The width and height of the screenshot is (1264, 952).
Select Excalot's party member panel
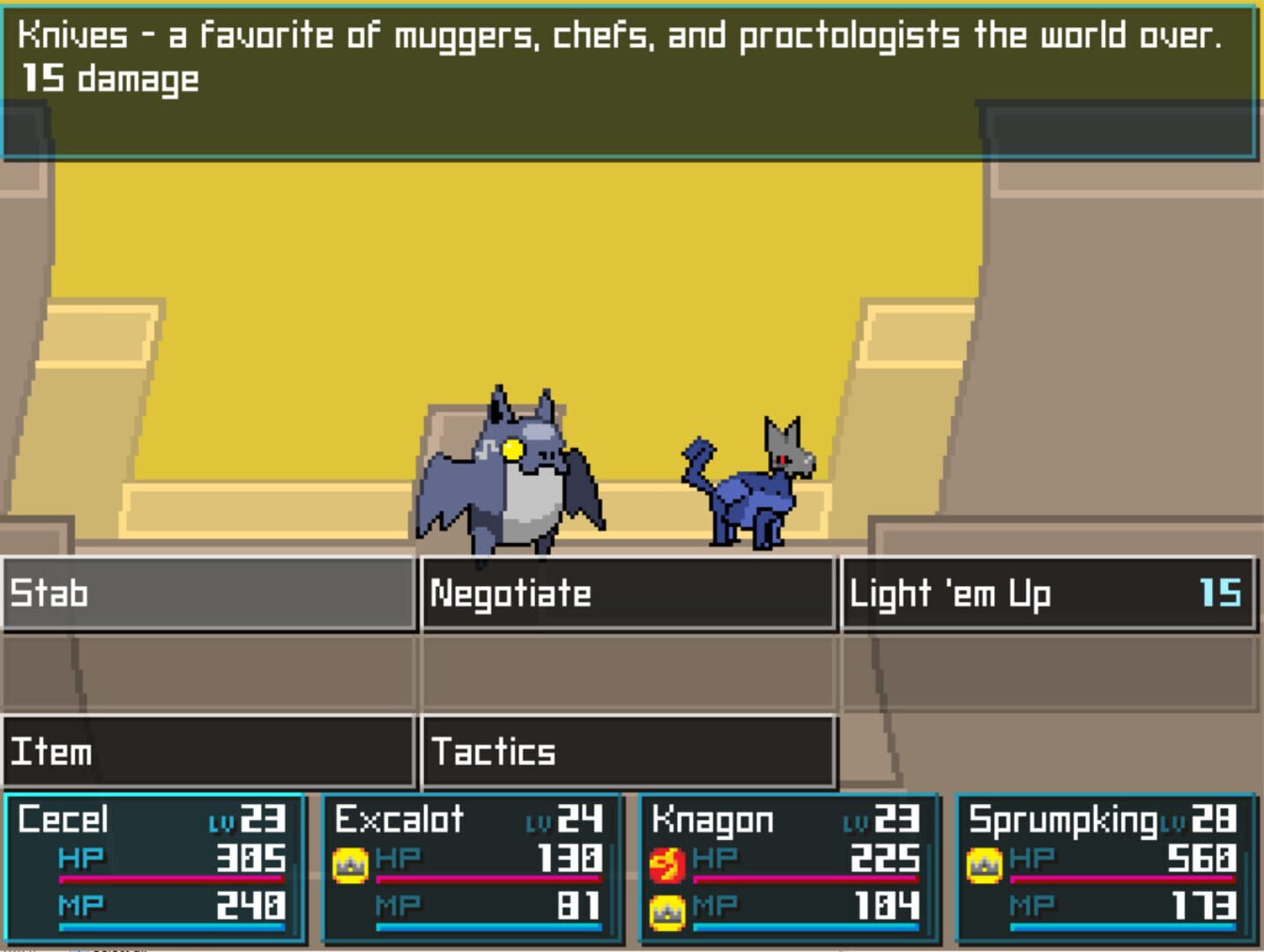(x=472, y=868)
